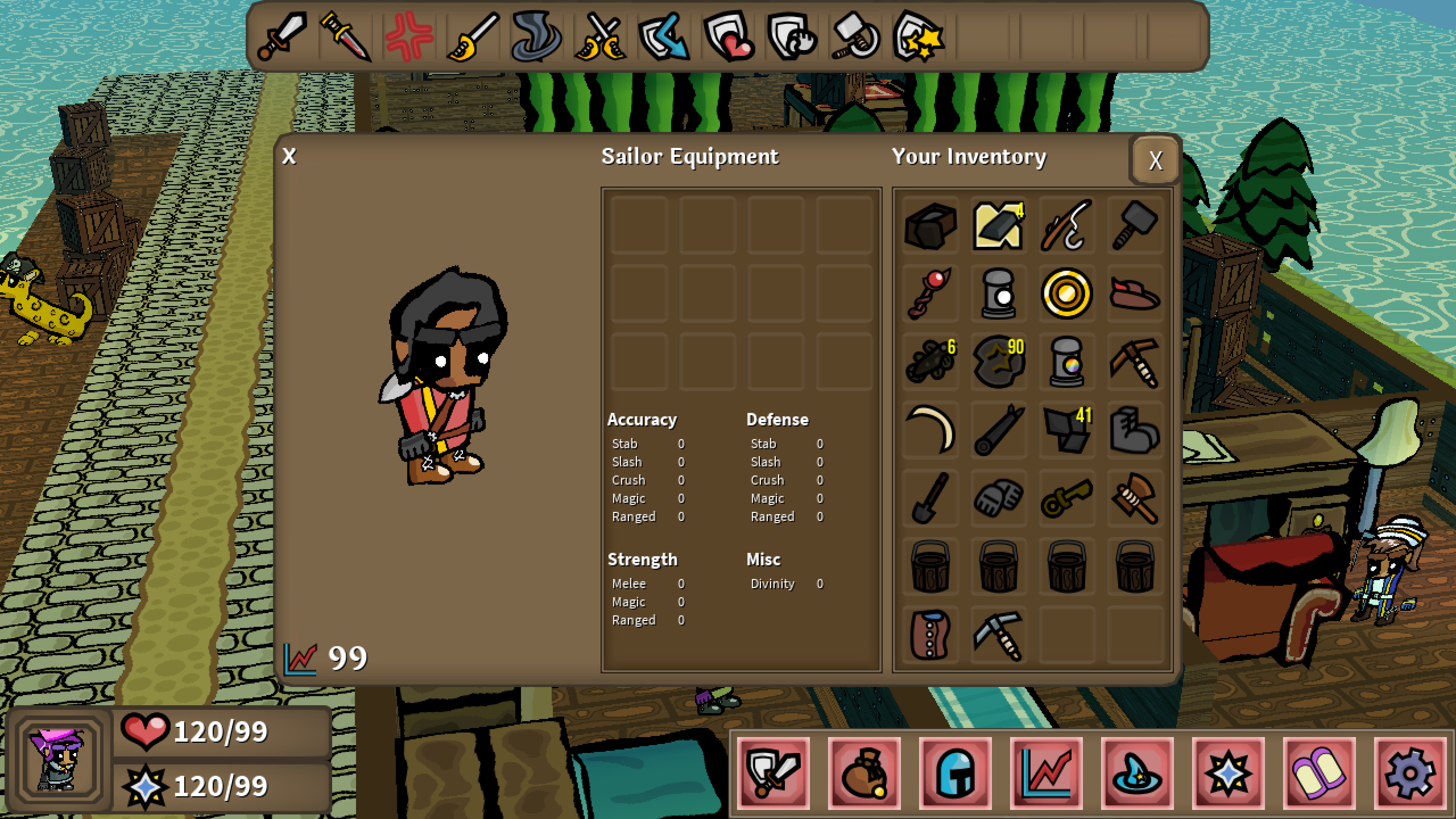Select the brown leather vest item
1456x819 pixels.
930,634
